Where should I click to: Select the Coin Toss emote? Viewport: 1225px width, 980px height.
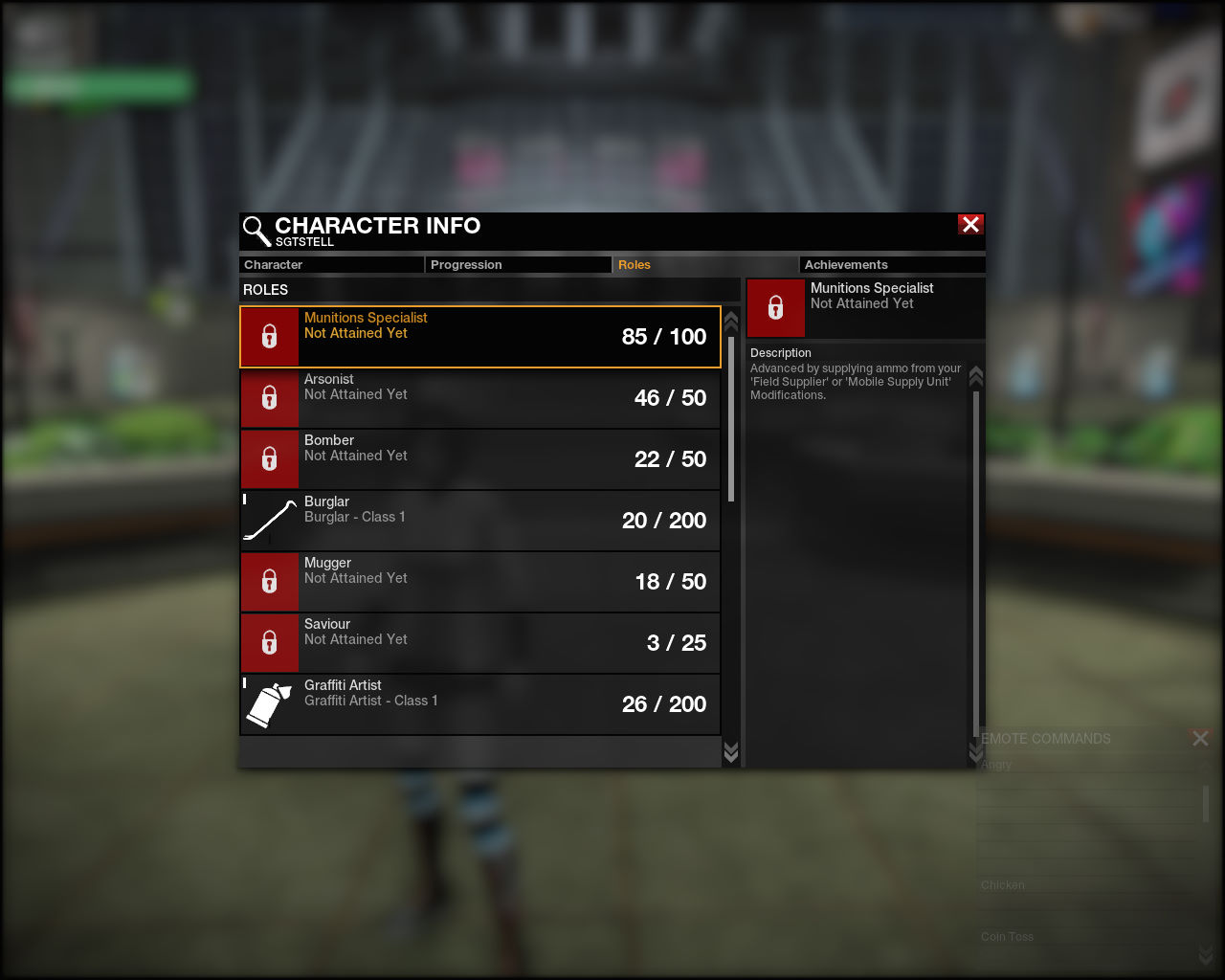tap(1007, 937)
